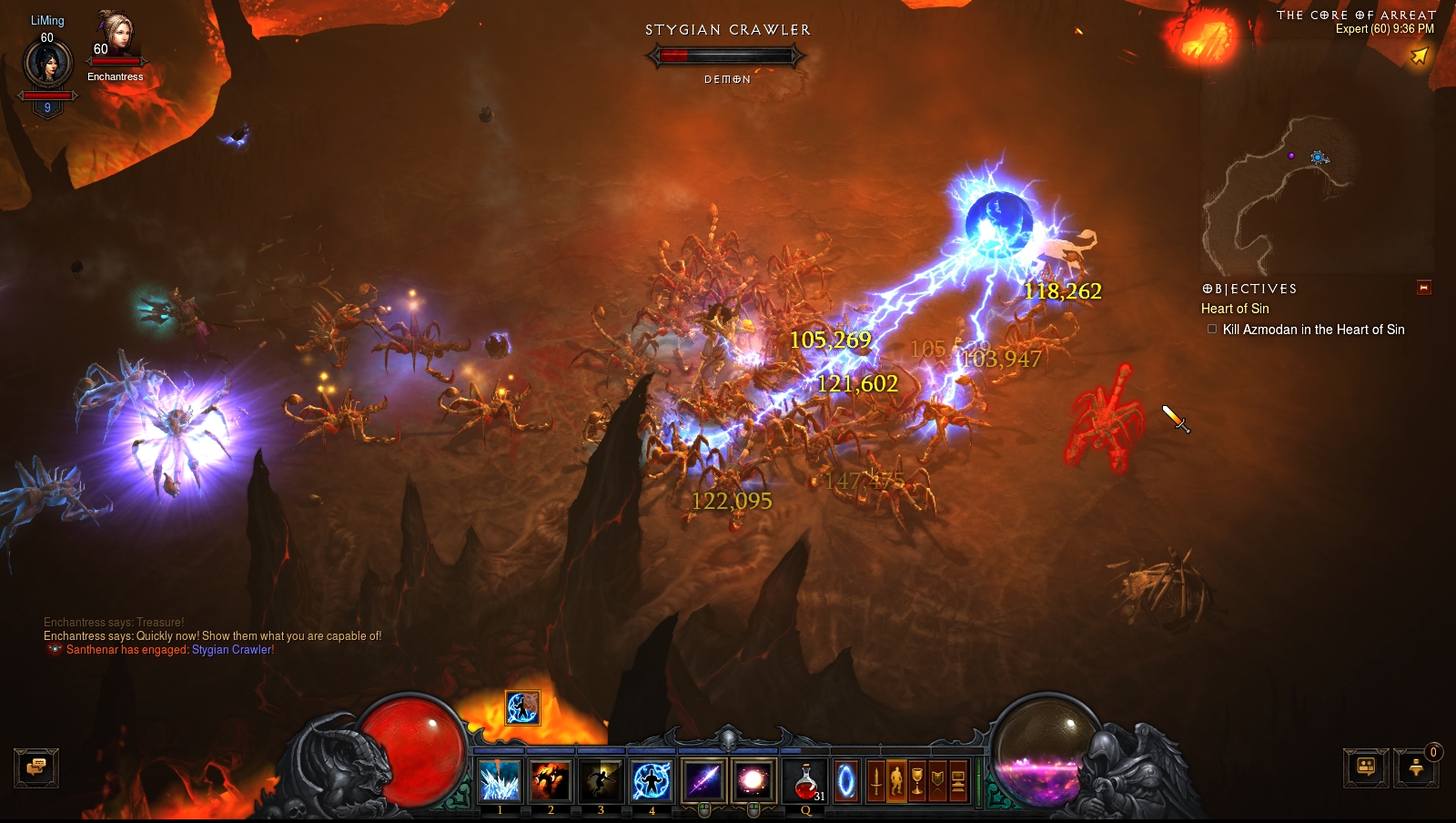Open the computer icon game menu

(x=958, y=781)
